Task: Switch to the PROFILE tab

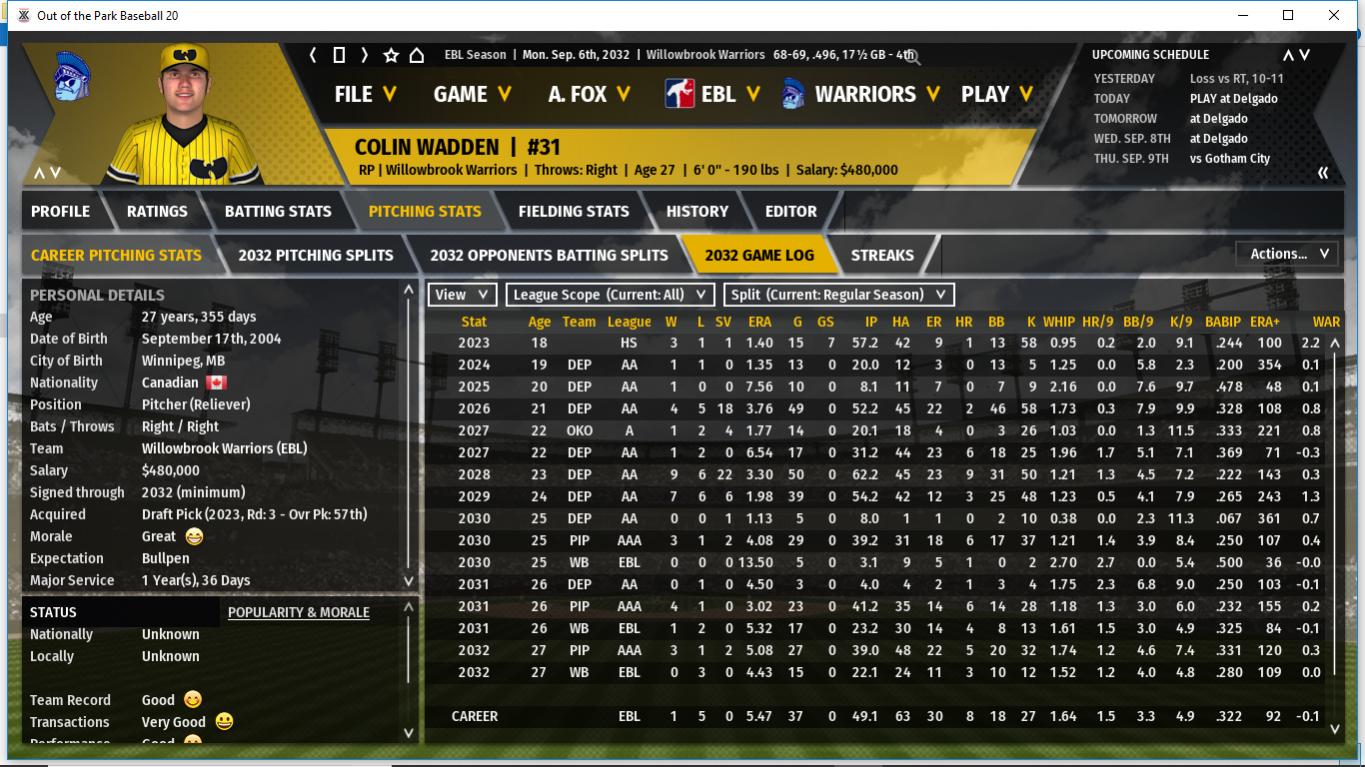Action: [x=60, y=211]
